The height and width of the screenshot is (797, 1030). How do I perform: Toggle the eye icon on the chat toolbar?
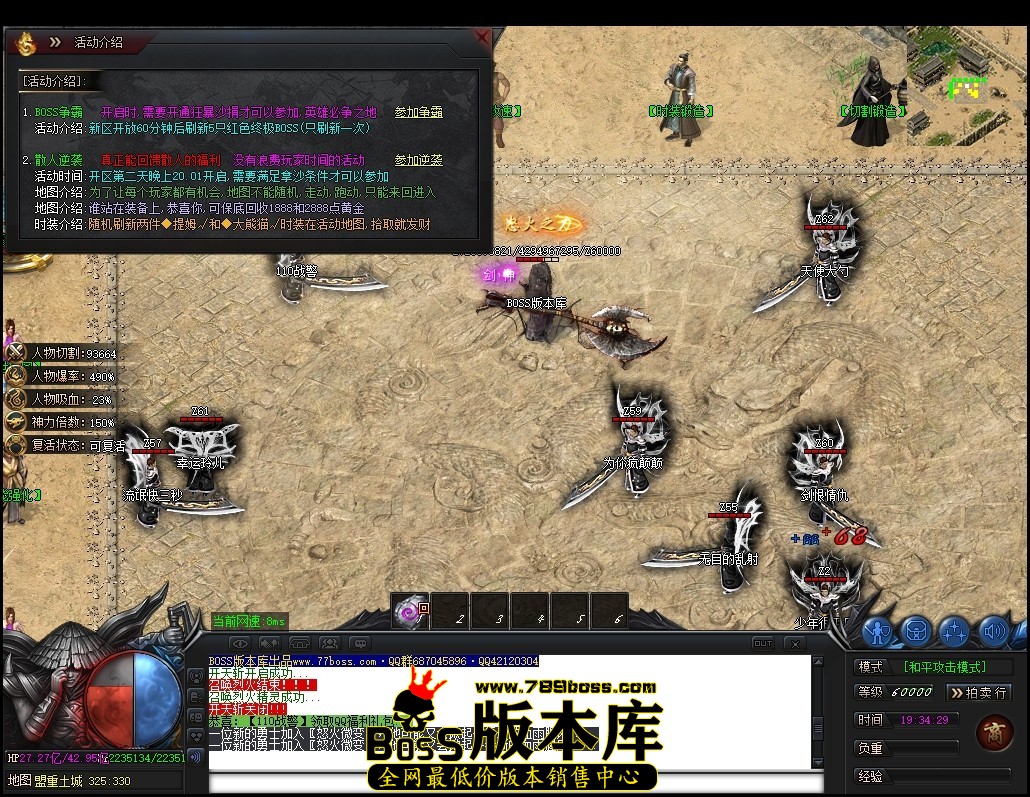coord(240,643)
